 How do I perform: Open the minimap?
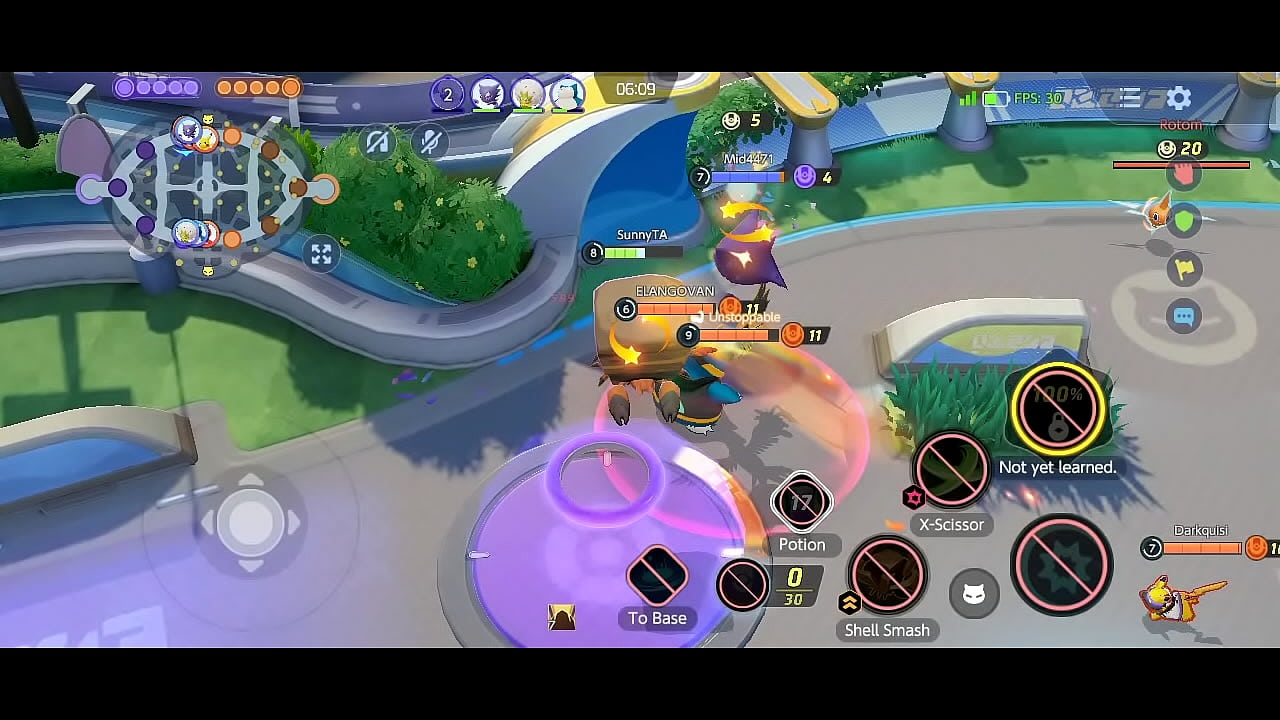coord(207,190)
